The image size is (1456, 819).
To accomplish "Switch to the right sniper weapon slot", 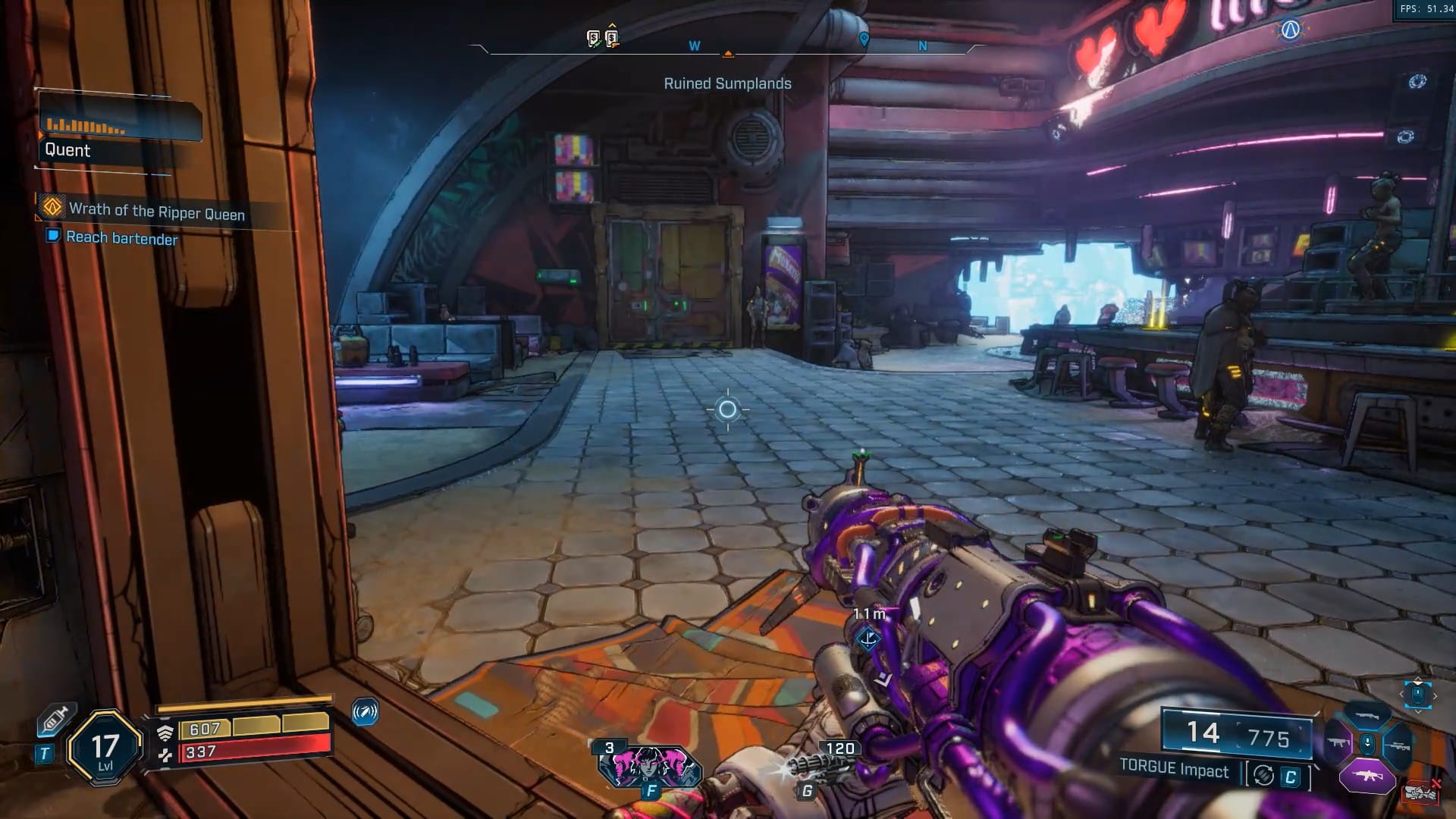I will click(1397, 745).
